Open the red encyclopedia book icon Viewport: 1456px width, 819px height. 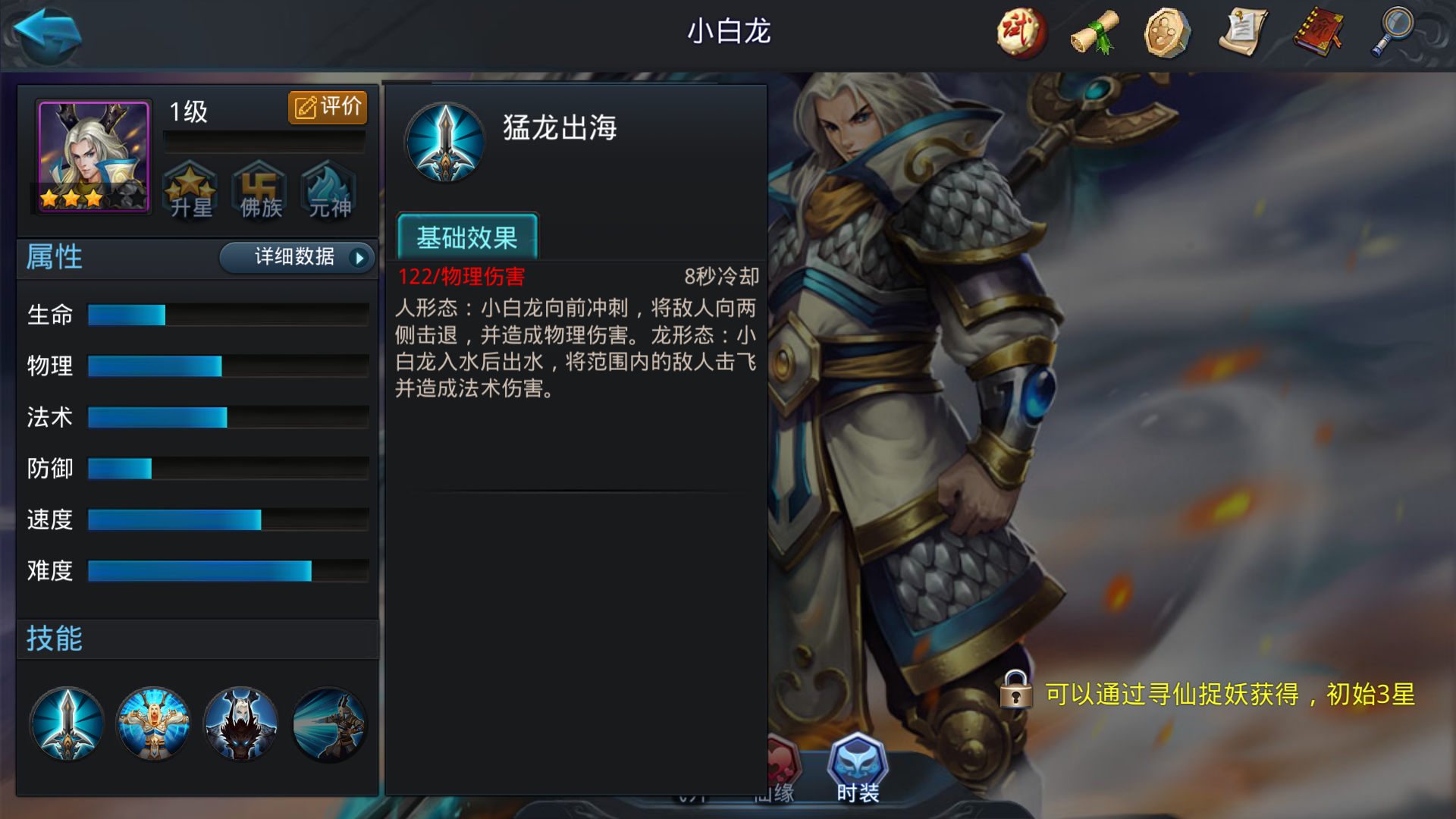pos(1318,32)
